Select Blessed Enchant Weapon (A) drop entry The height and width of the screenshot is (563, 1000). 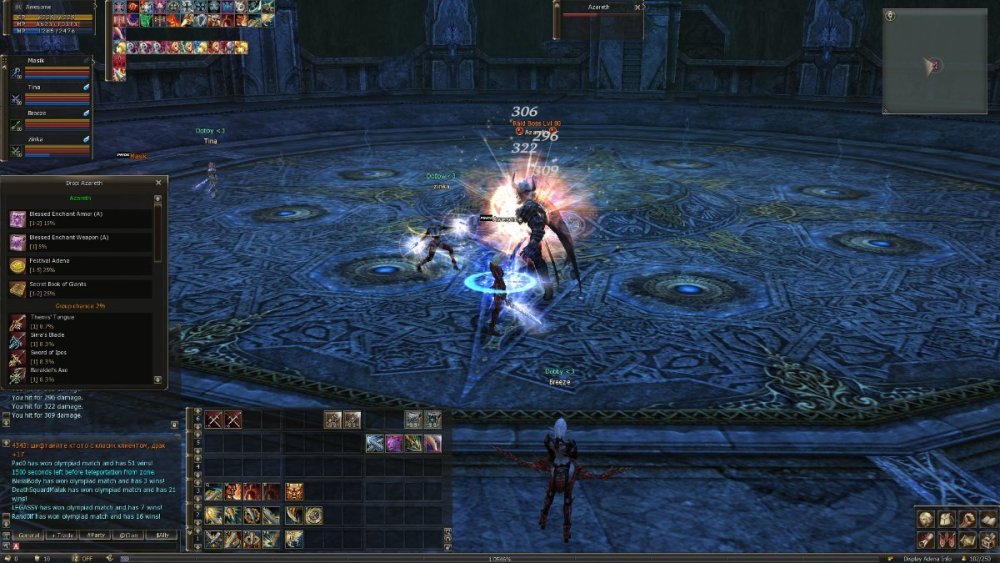pos(80,242)
